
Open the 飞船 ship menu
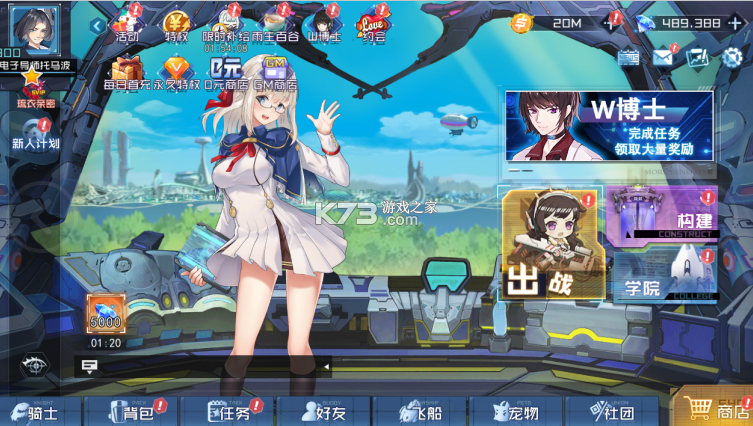tap(420, 411)
